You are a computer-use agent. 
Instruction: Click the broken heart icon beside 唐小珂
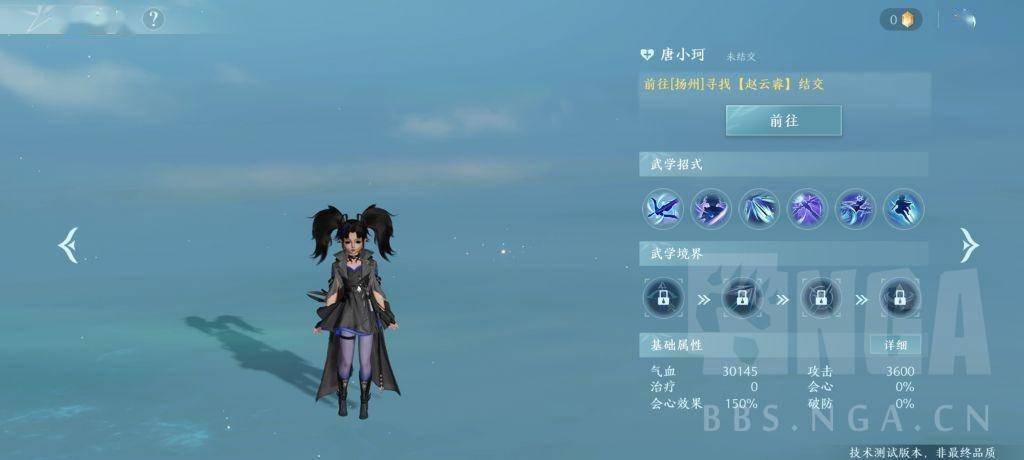coord(647,55)
